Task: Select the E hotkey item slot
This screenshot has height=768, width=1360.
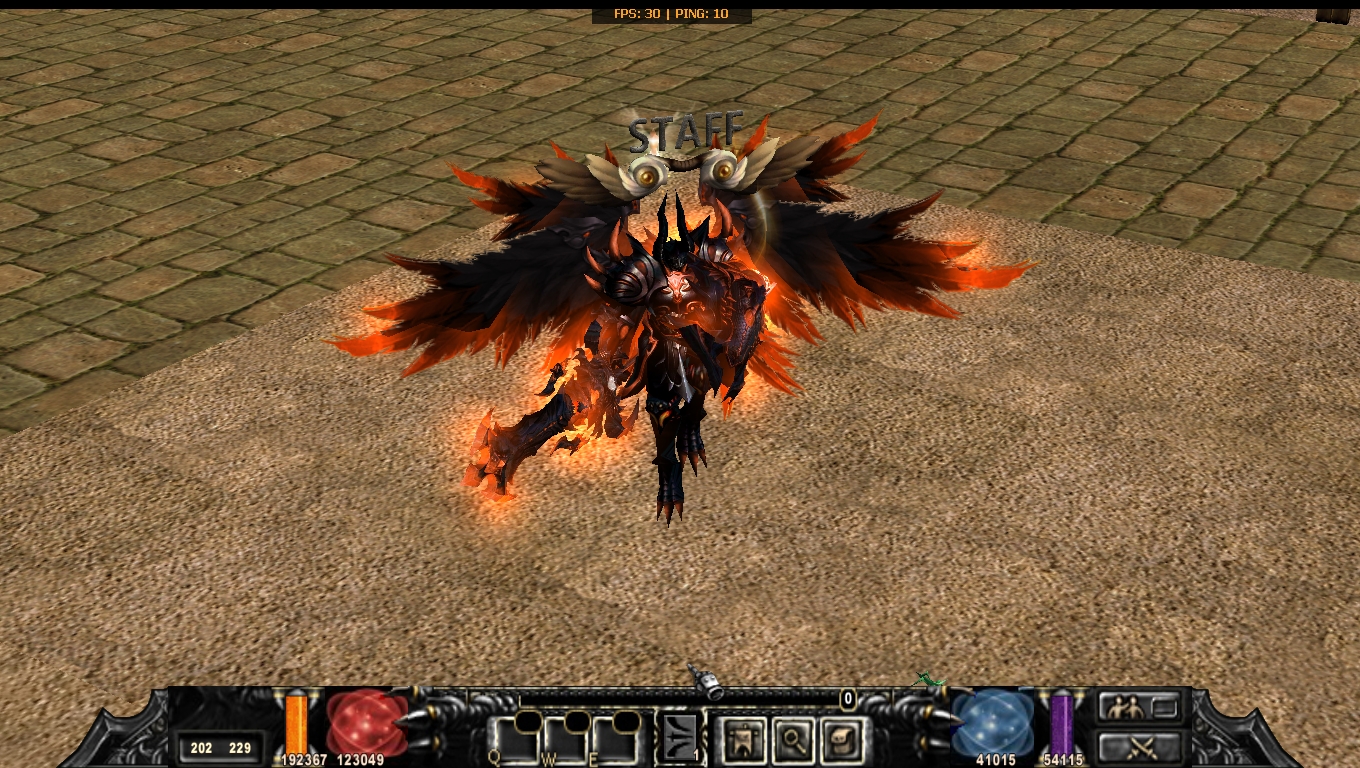Action: (x=613, y=740)
